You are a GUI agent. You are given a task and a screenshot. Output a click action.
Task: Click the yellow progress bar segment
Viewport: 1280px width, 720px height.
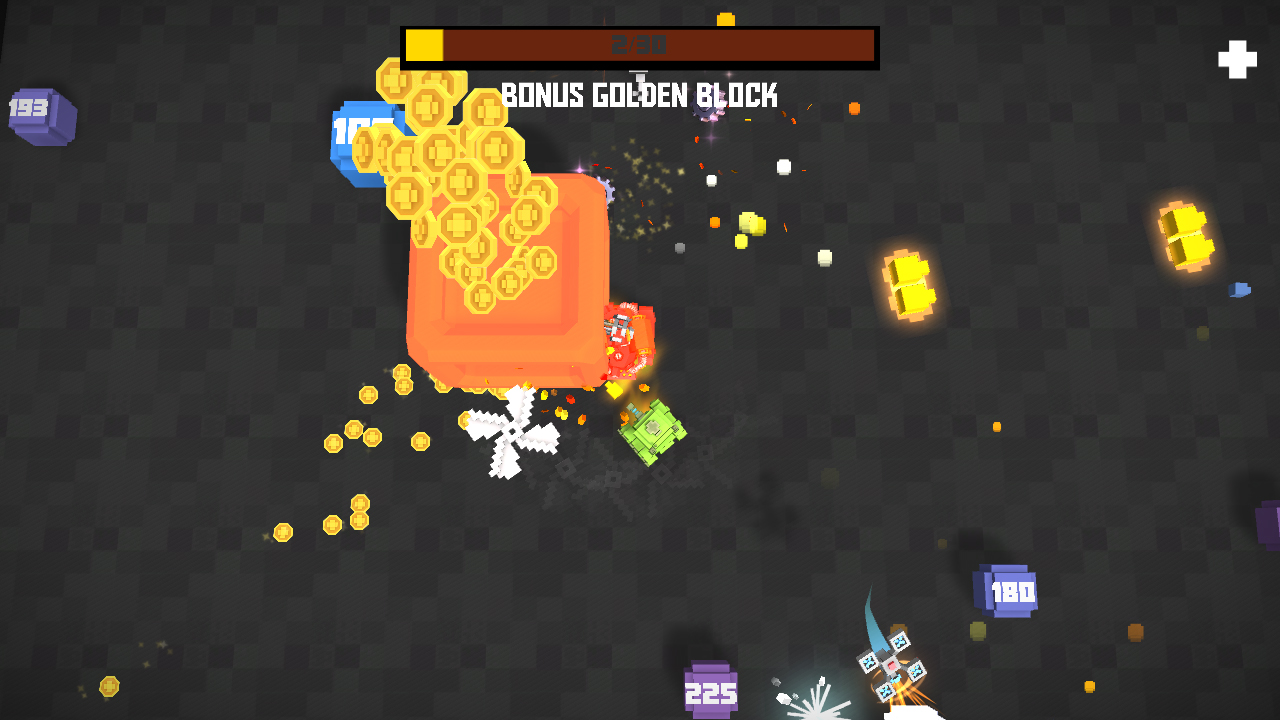click(422, 43)
